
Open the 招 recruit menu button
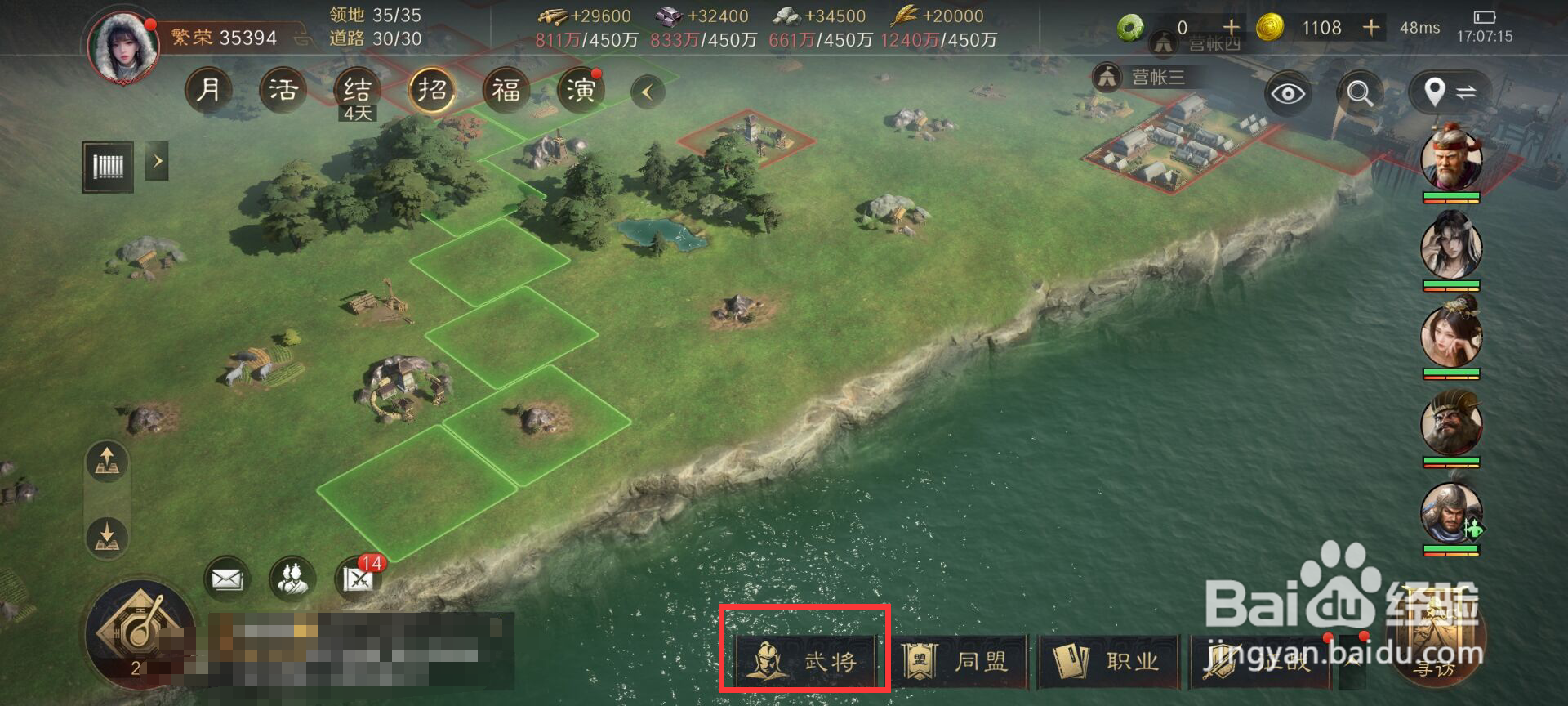click(431, 90)
